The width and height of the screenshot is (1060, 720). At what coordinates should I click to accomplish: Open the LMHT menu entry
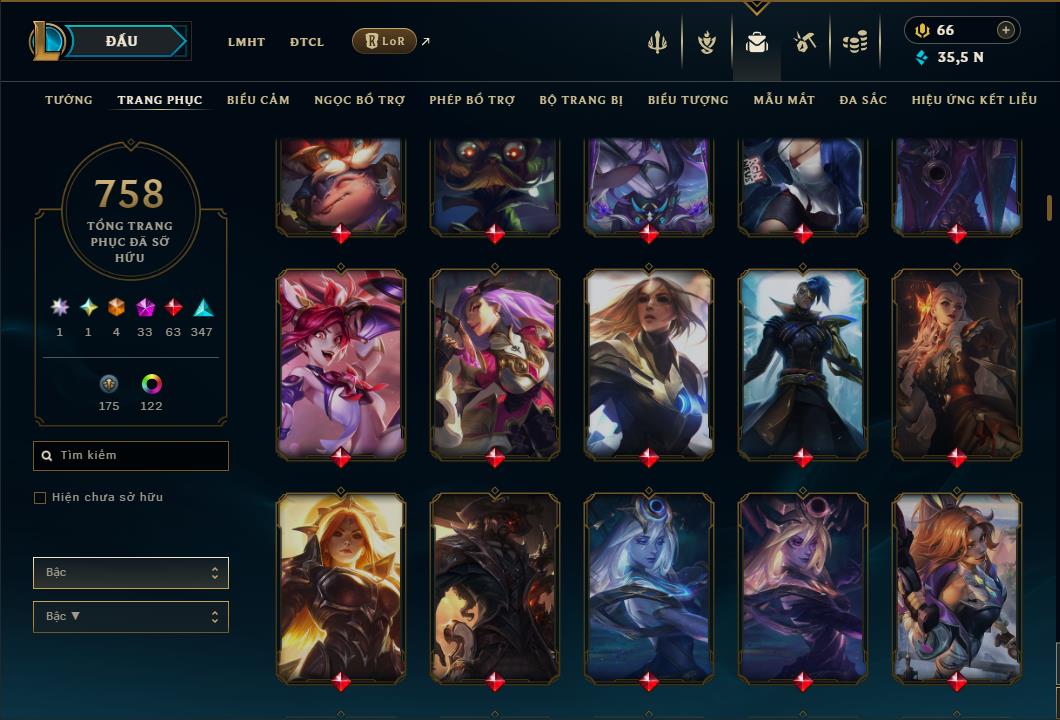[x=246, y=42]
